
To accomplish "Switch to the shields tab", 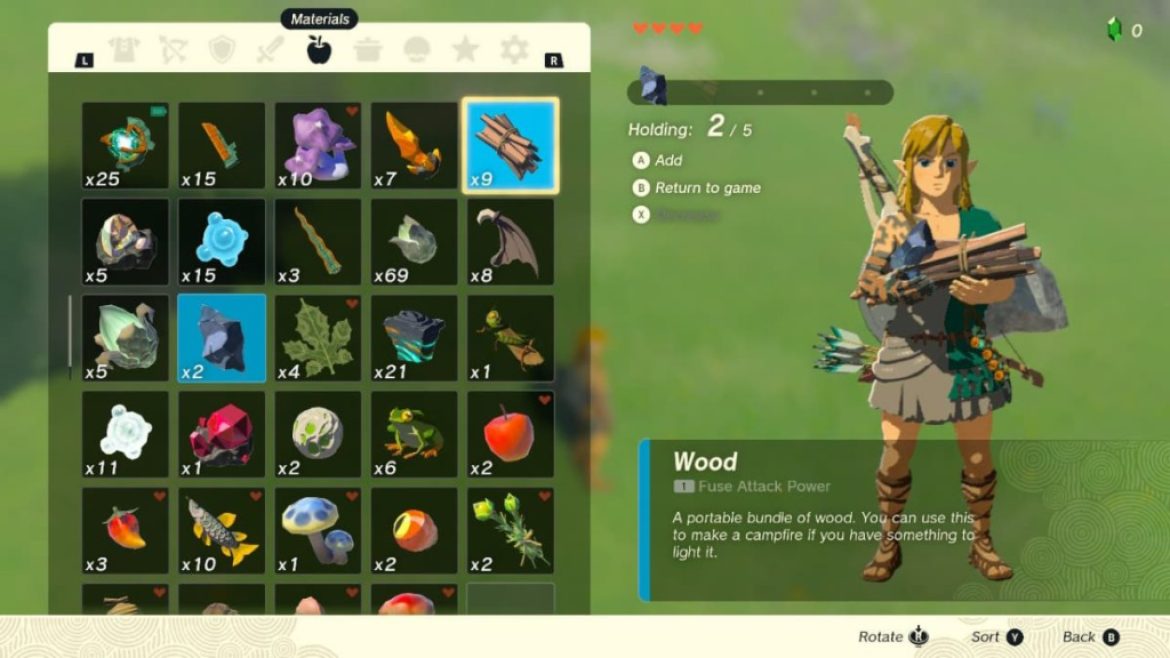I will [x=222, y=50].
